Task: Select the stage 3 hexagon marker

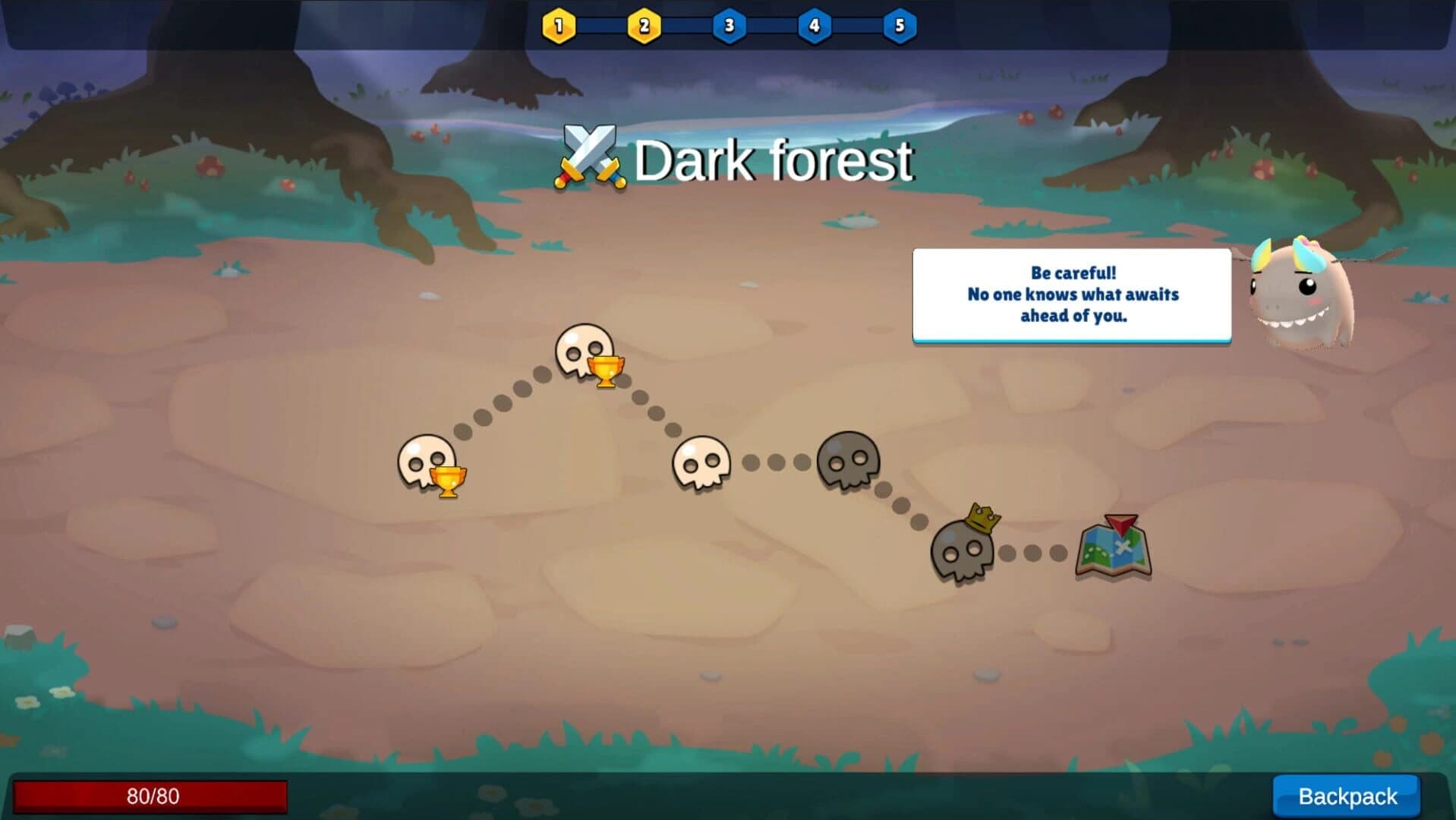Action: point(729,24)
